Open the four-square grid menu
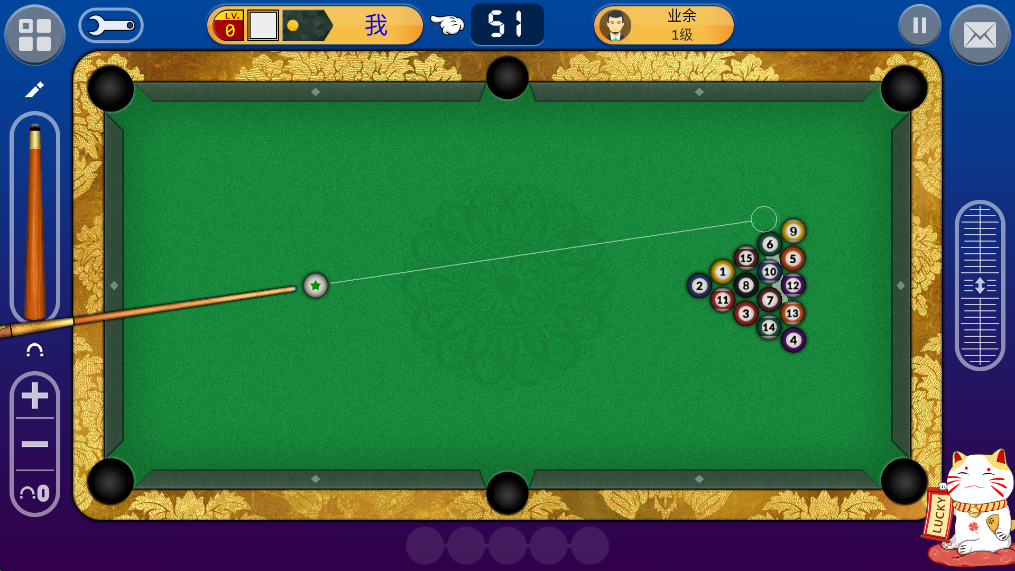This screenshot has height=571, width=1015. (35, 34)
